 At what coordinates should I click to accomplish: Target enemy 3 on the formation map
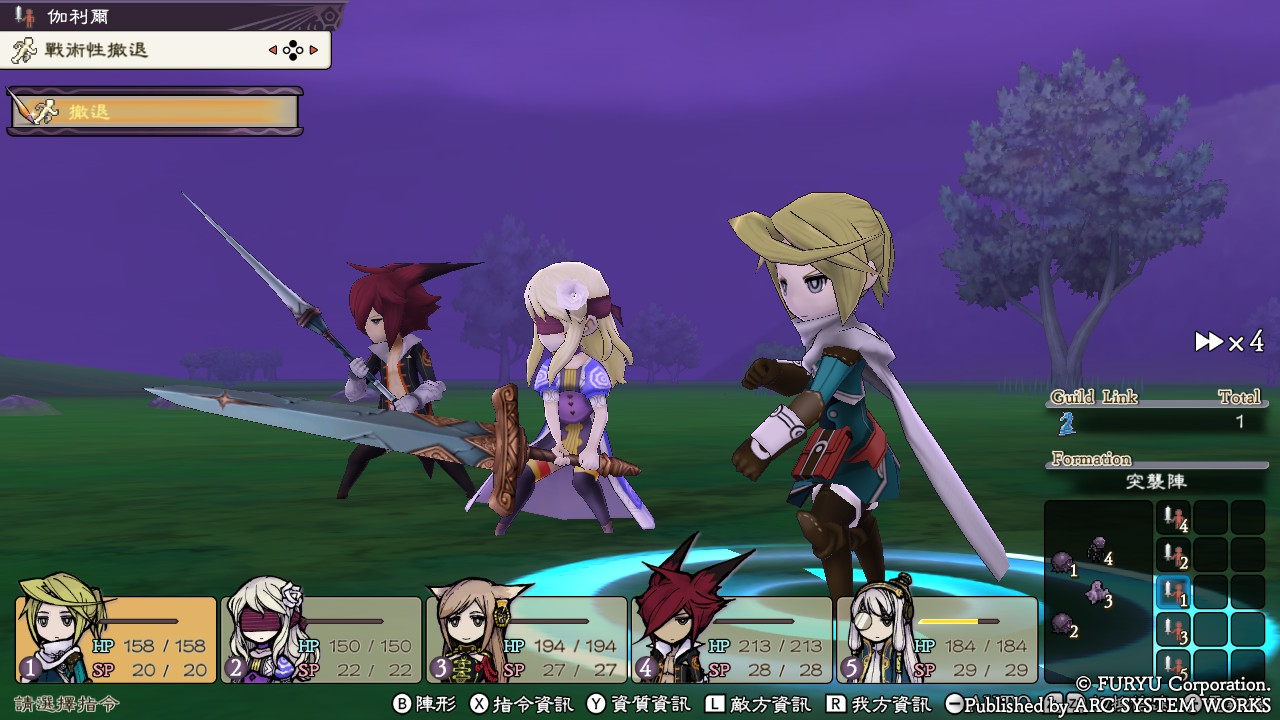1096,592
